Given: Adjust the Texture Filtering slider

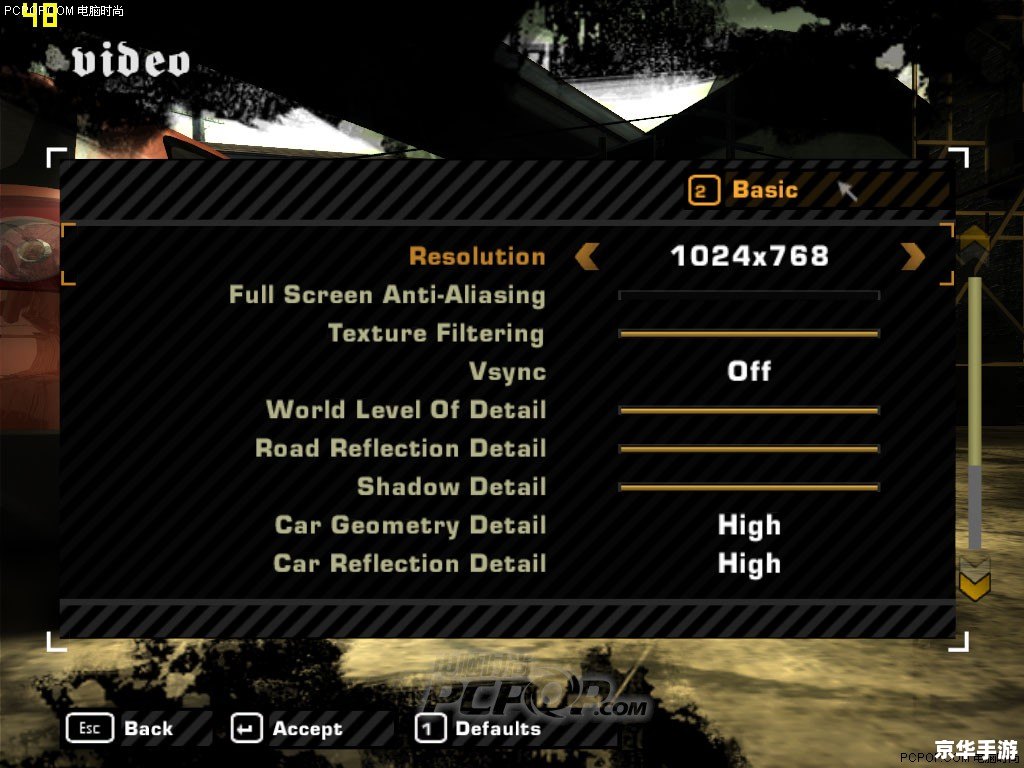Looking at the screenshot, I should 749,333.
